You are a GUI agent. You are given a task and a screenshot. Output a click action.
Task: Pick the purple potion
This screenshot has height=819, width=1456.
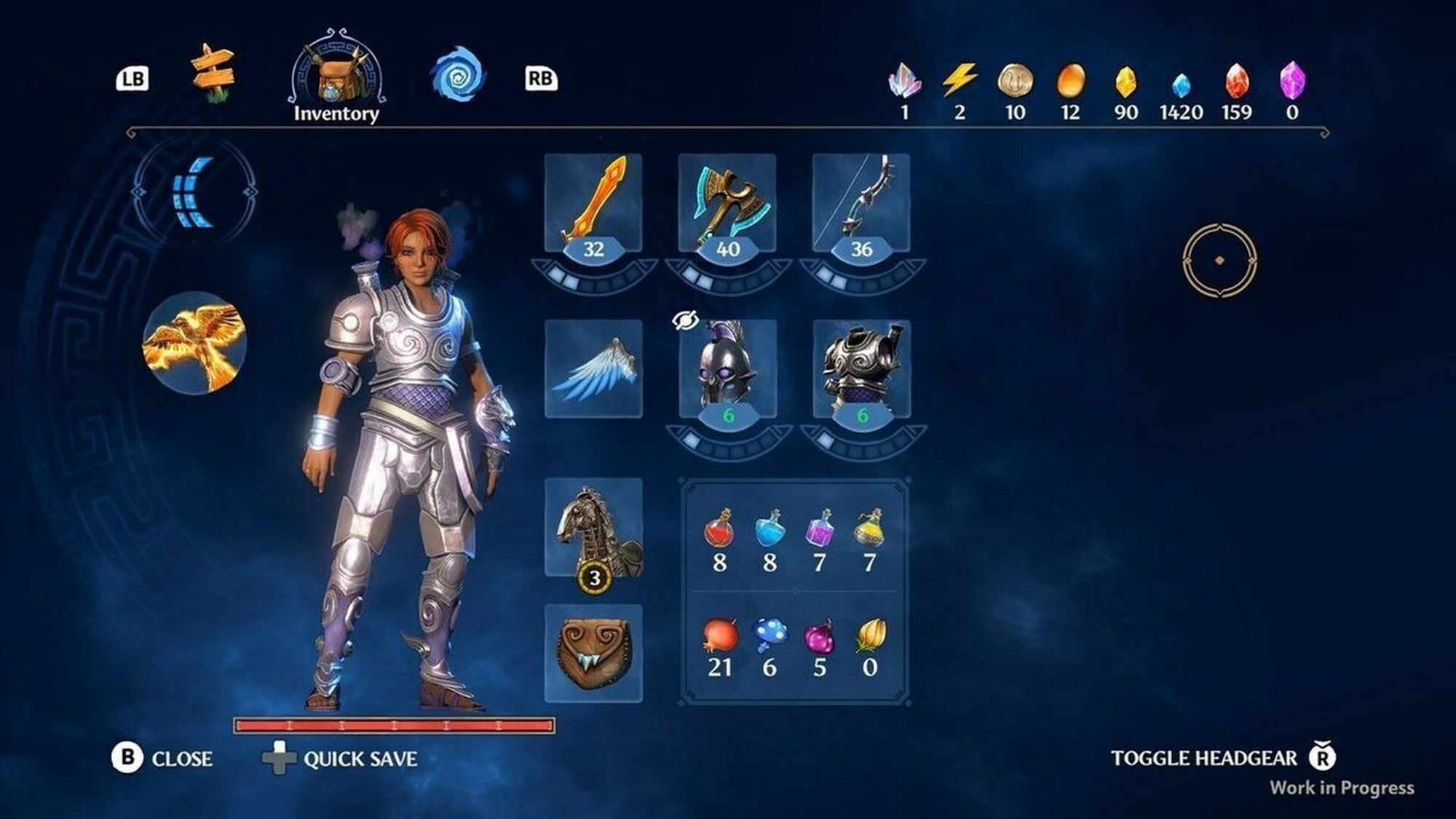(x=820, y=529)
